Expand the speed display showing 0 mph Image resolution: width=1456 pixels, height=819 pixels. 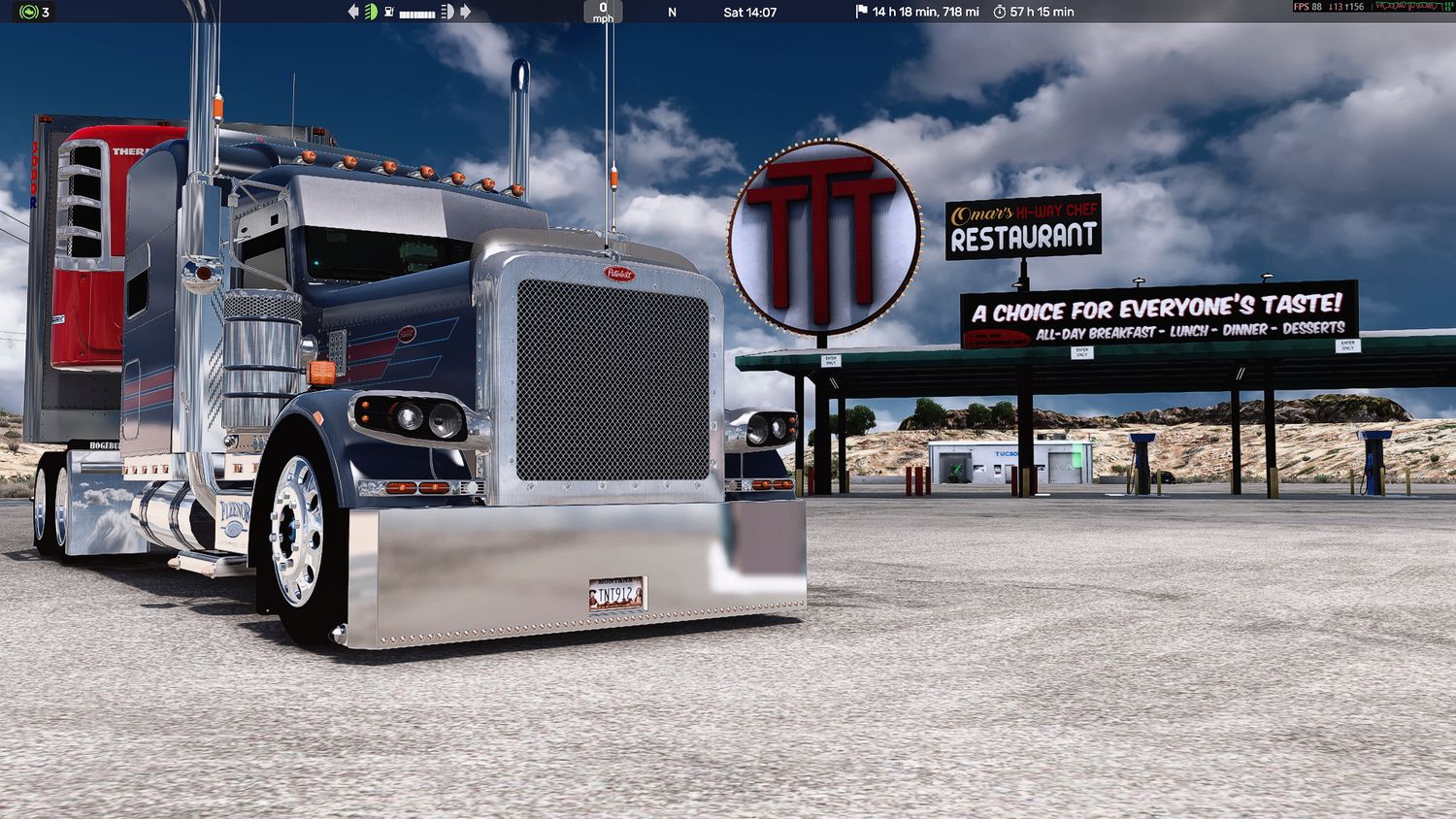(x=603, y=11)
